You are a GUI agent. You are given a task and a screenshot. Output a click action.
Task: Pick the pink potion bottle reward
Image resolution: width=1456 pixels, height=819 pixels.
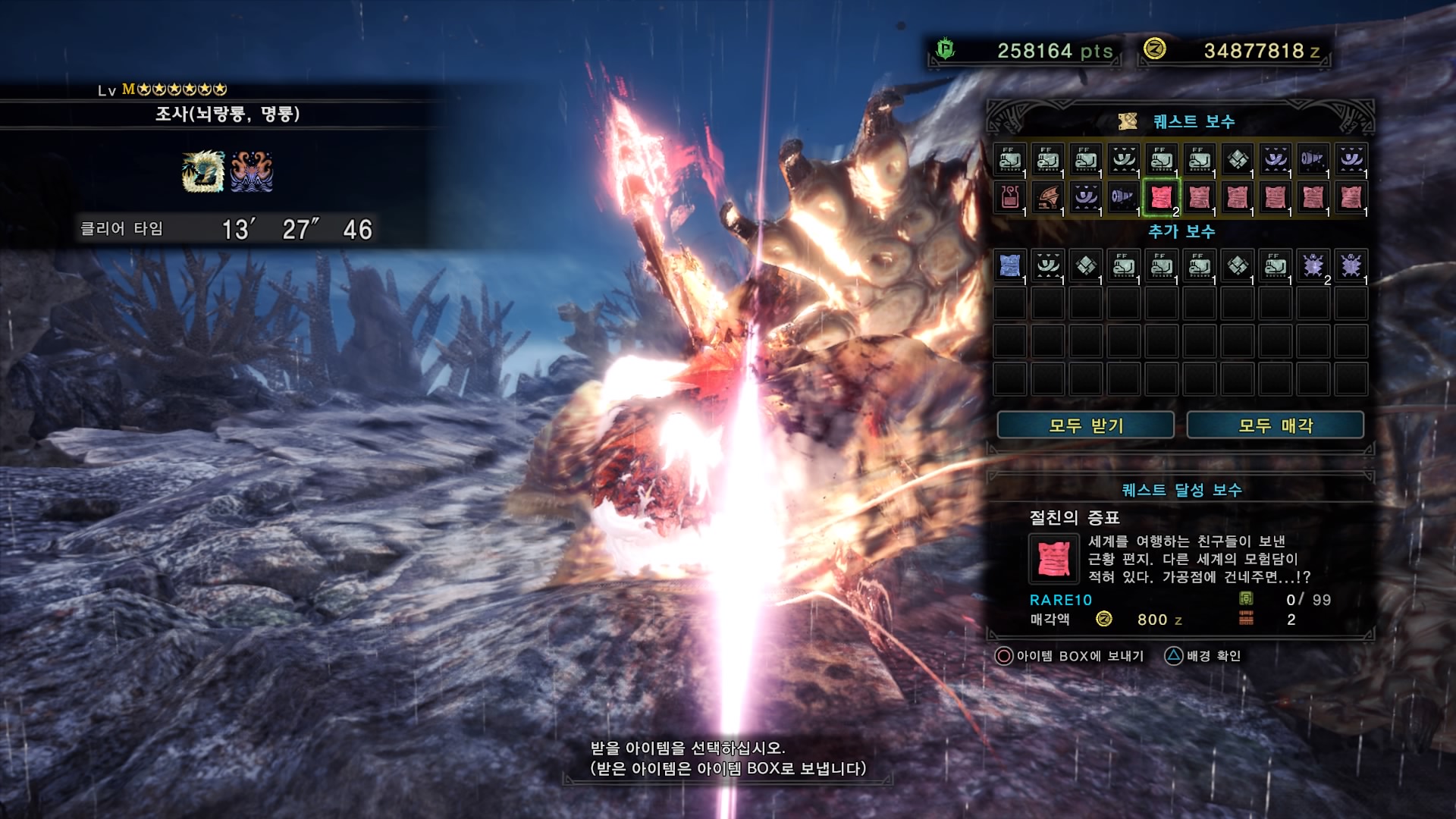coord(1009,198)
